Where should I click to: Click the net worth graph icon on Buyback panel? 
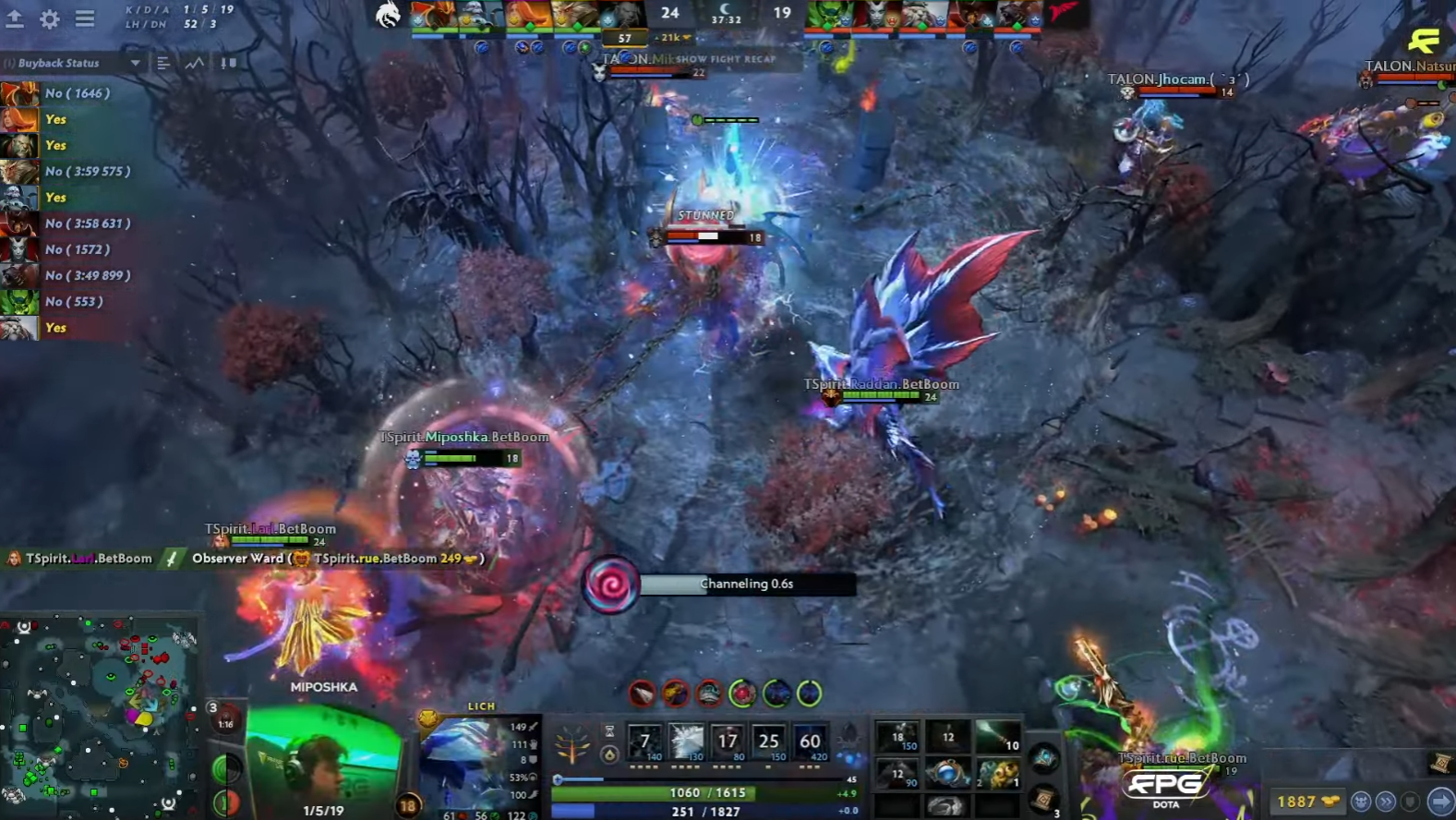(195, 64)
